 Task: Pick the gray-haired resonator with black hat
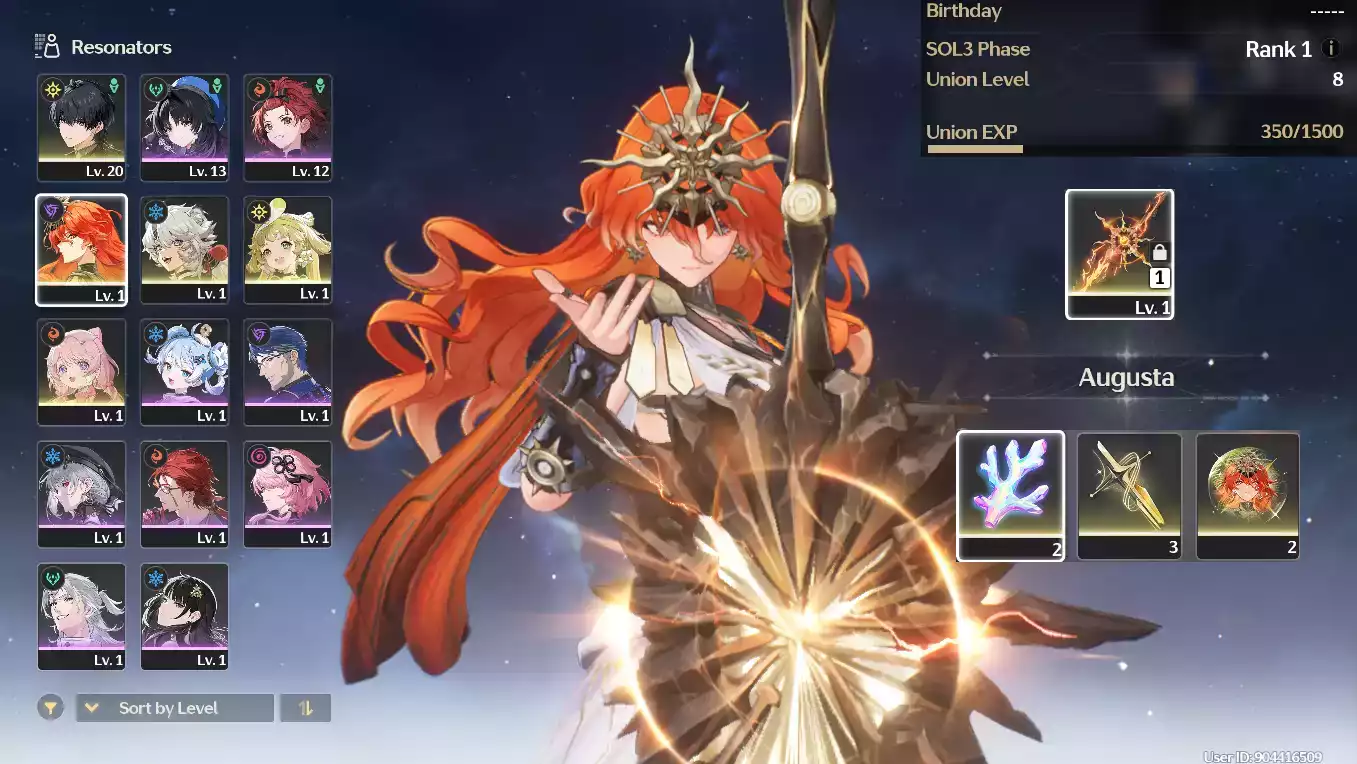click(82, 494)
